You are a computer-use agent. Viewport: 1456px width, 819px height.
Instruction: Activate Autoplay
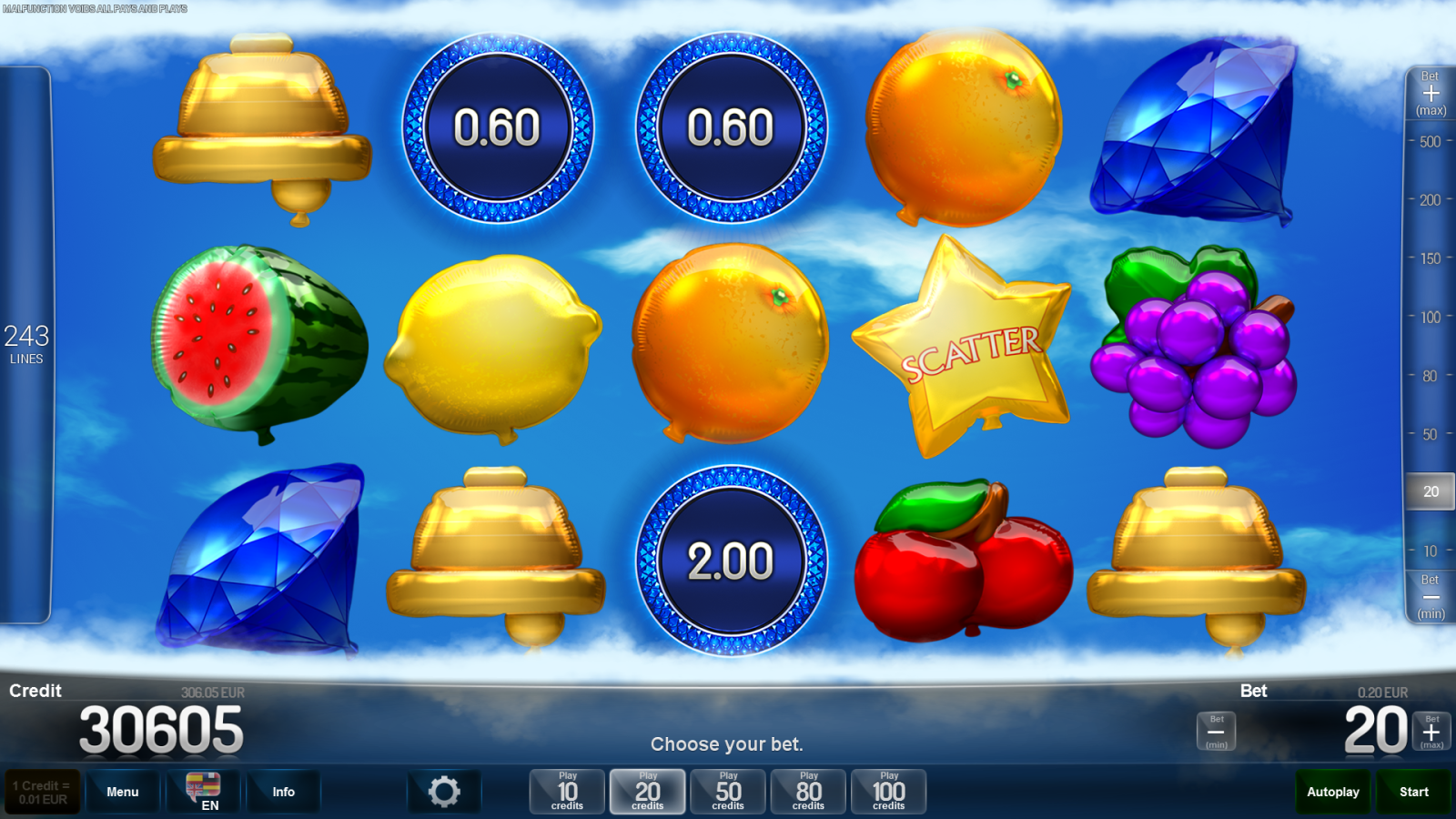pyautogui.click(x=1332, y=792)
